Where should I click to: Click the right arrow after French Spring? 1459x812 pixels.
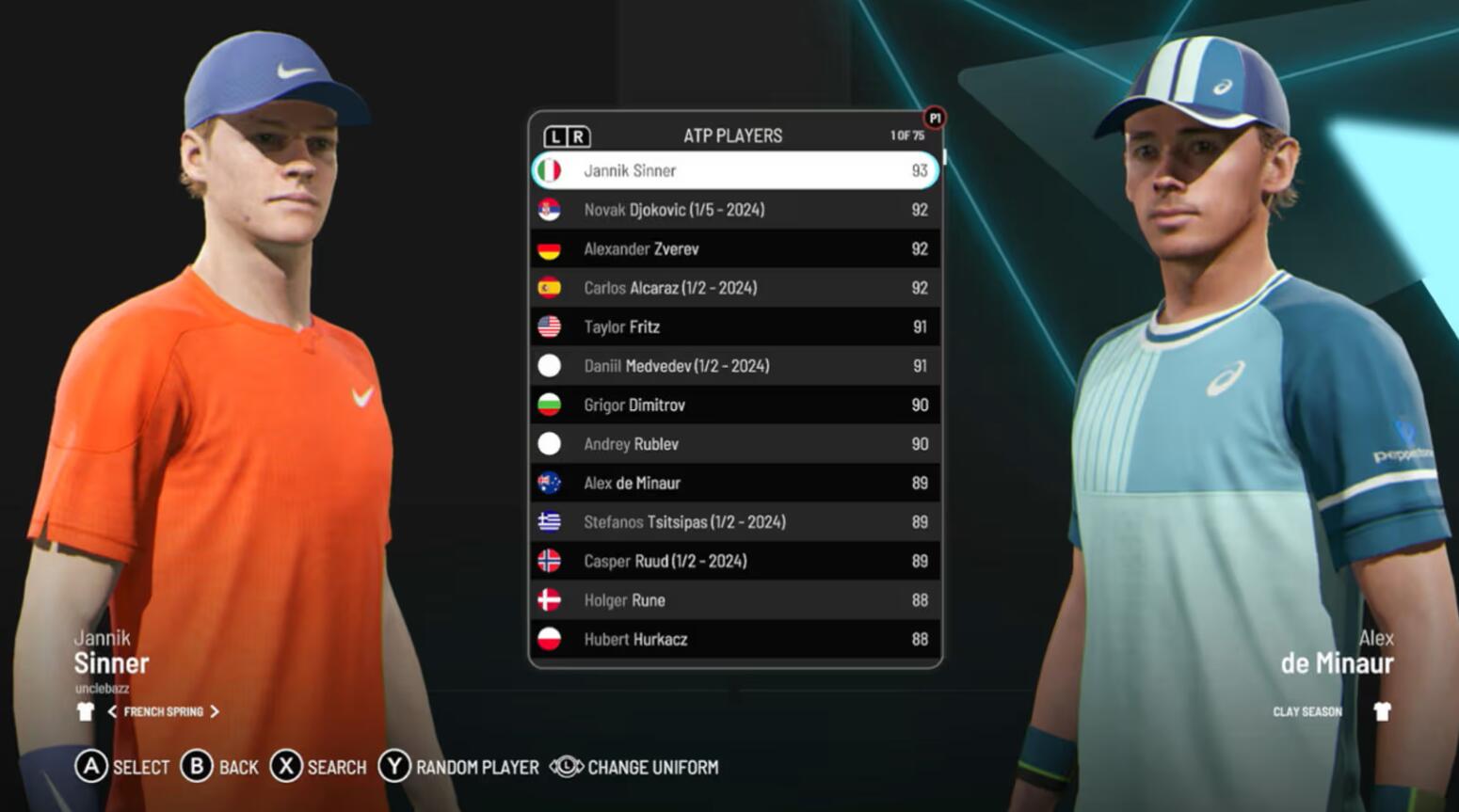tap(213, 711)
